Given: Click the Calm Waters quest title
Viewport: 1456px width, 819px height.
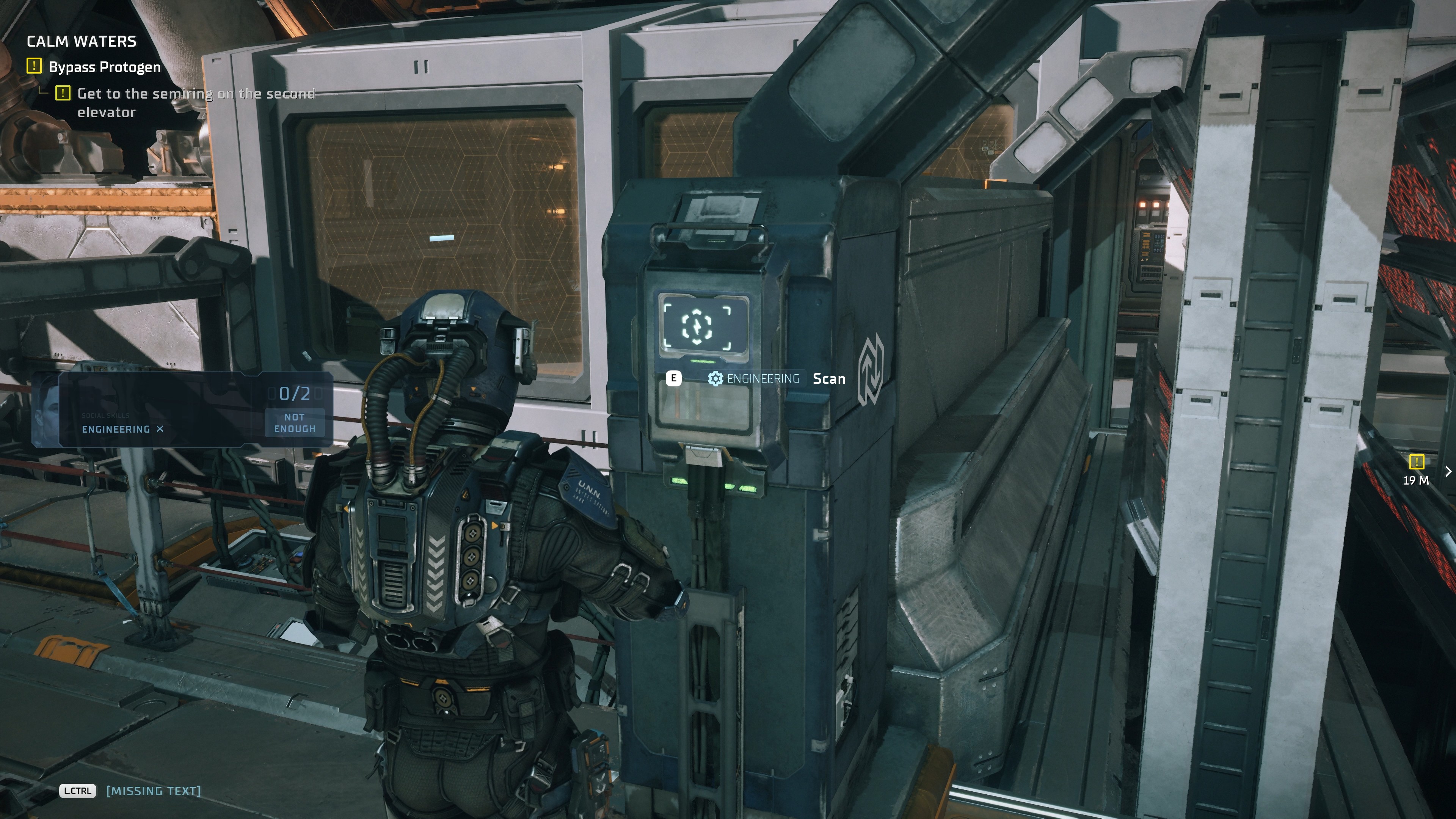Looking at the screenshot, I should coord(82,41).
